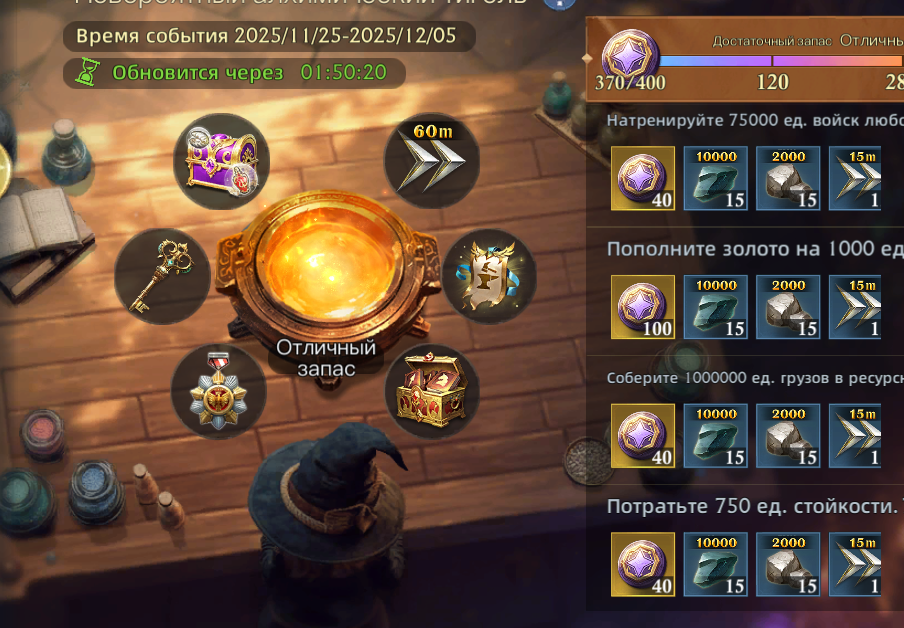Pick the anvil scroll reward icon
The height and width of the screenshot is (628, 904).
(x=489, y=276)
